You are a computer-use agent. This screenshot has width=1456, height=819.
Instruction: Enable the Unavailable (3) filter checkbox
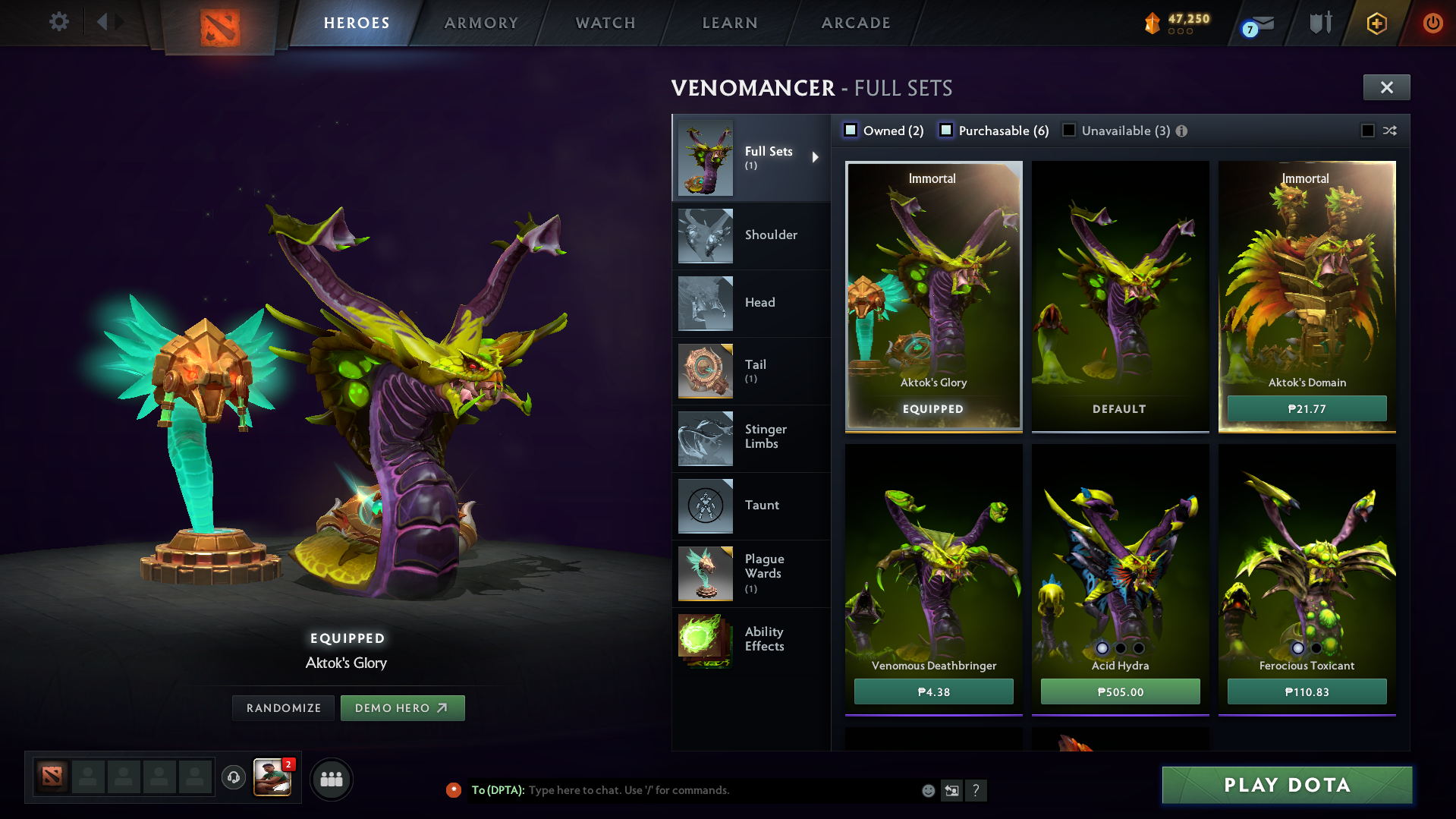click(1069, 131)
